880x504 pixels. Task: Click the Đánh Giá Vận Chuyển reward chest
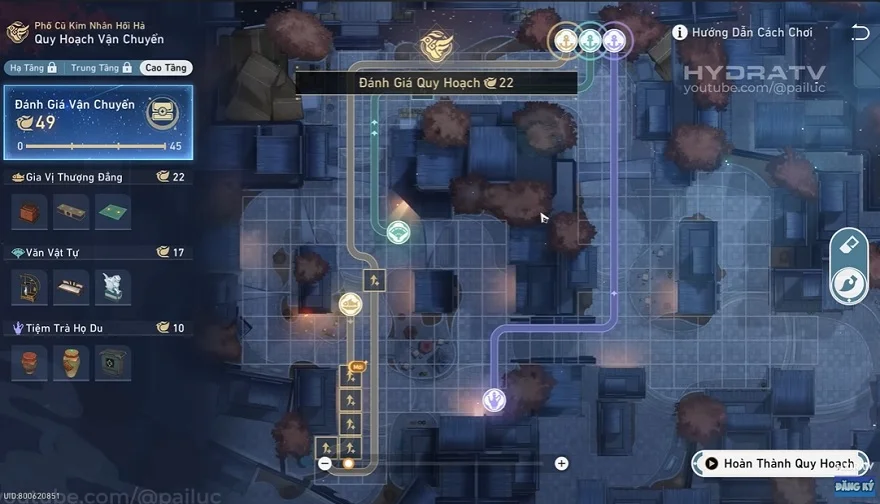161,112
